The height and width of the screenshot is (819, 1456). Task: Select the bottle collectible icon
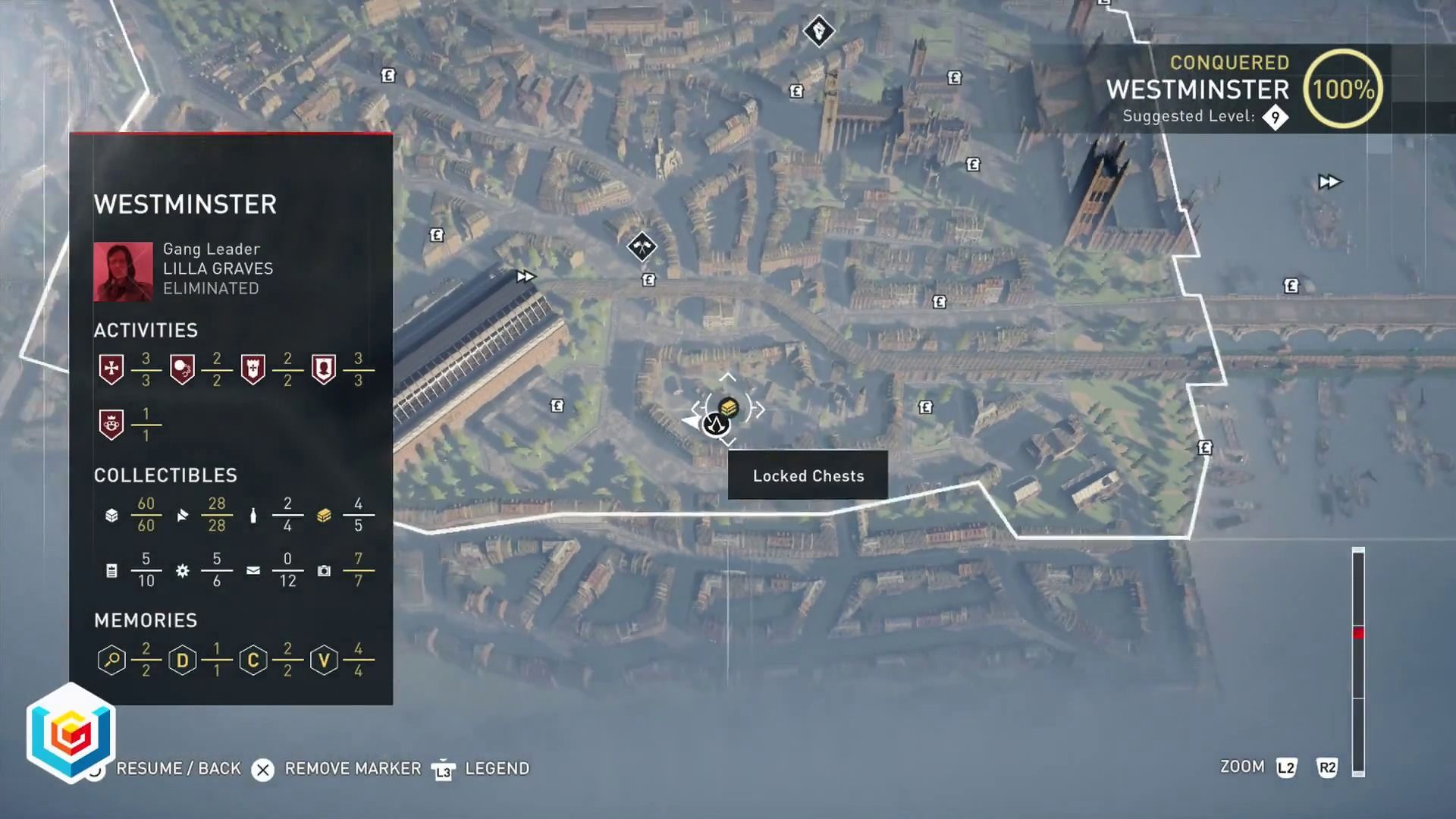coord(253,516)
